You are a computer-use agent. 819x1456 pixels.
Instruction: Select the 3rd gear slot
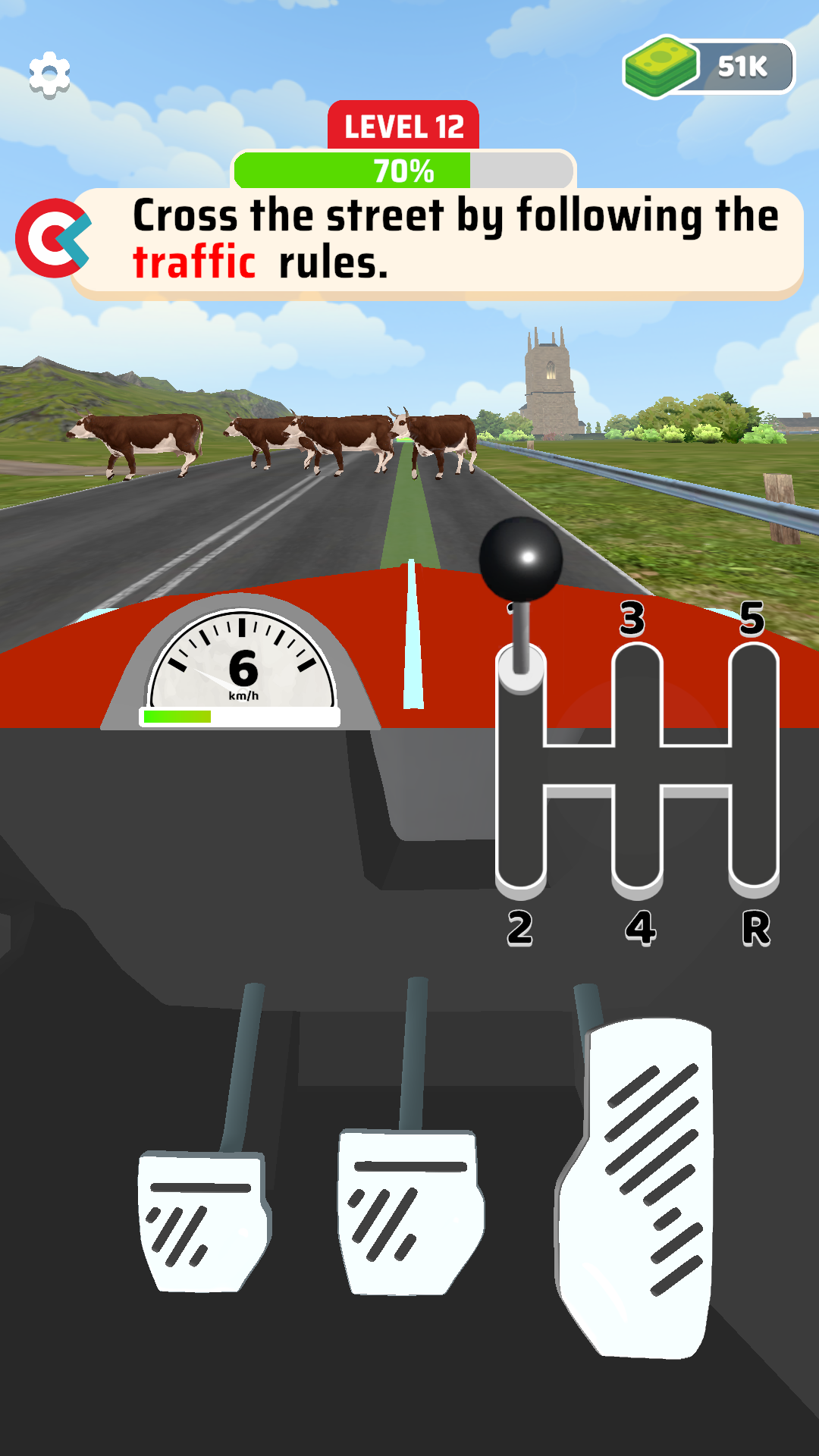click(637, 675)
